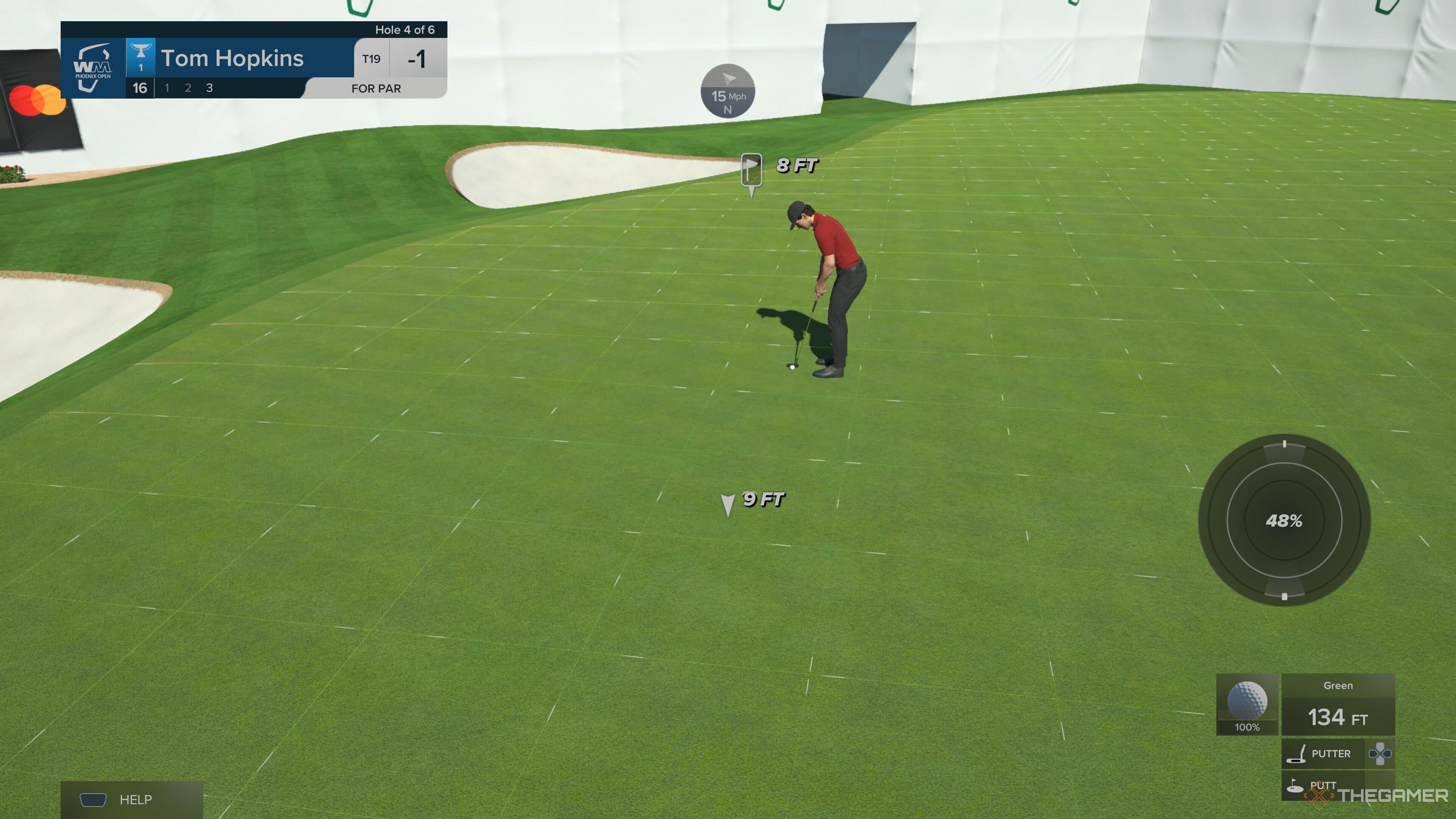Screen dimensions: 1456x819
Task: Select stroke 3 on the scoreboard strip
Action: [x=209, y=88]
